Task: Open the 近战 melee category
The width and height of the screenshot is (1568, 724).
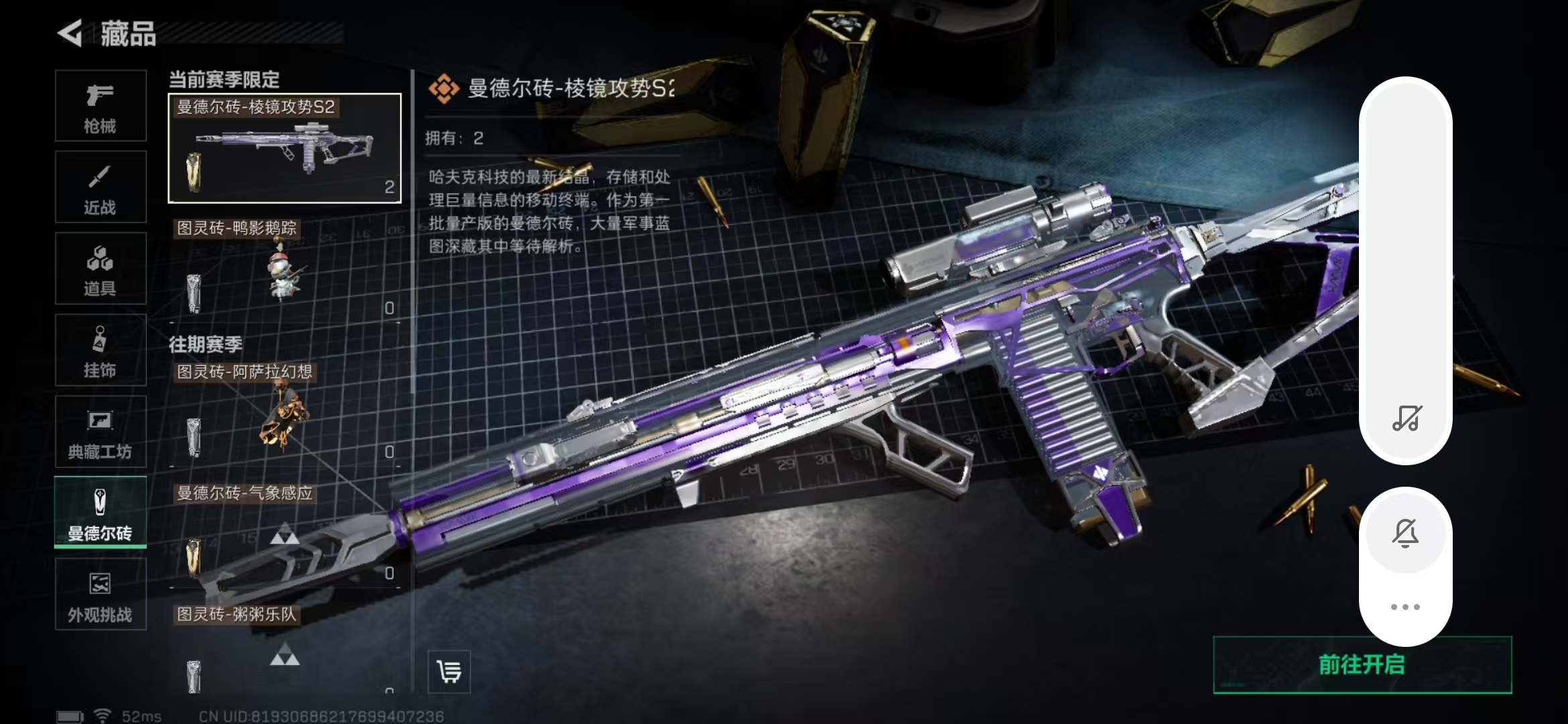Action: (101, 187)
